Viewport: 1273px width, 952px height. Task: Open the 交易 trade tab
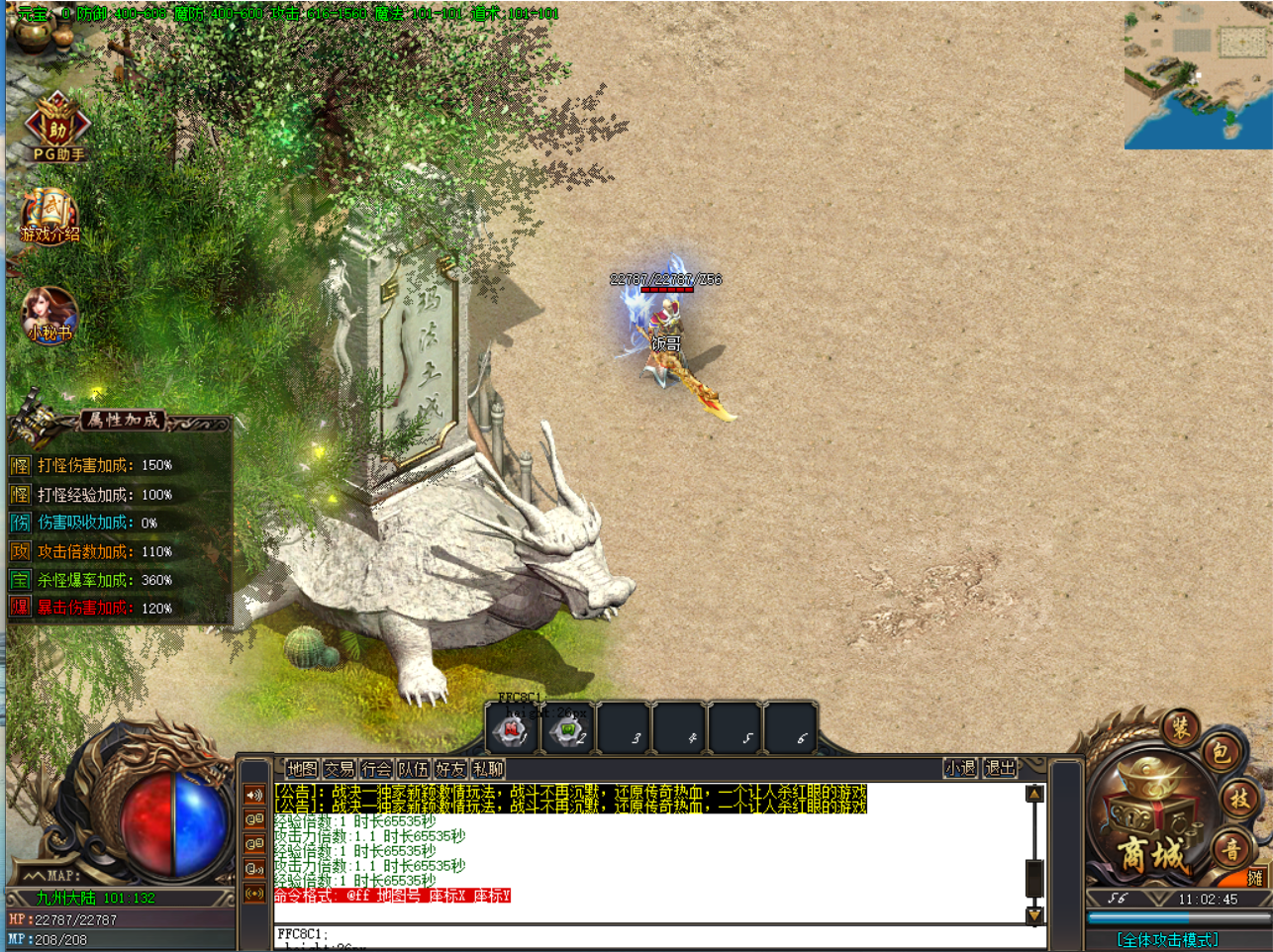339,769
